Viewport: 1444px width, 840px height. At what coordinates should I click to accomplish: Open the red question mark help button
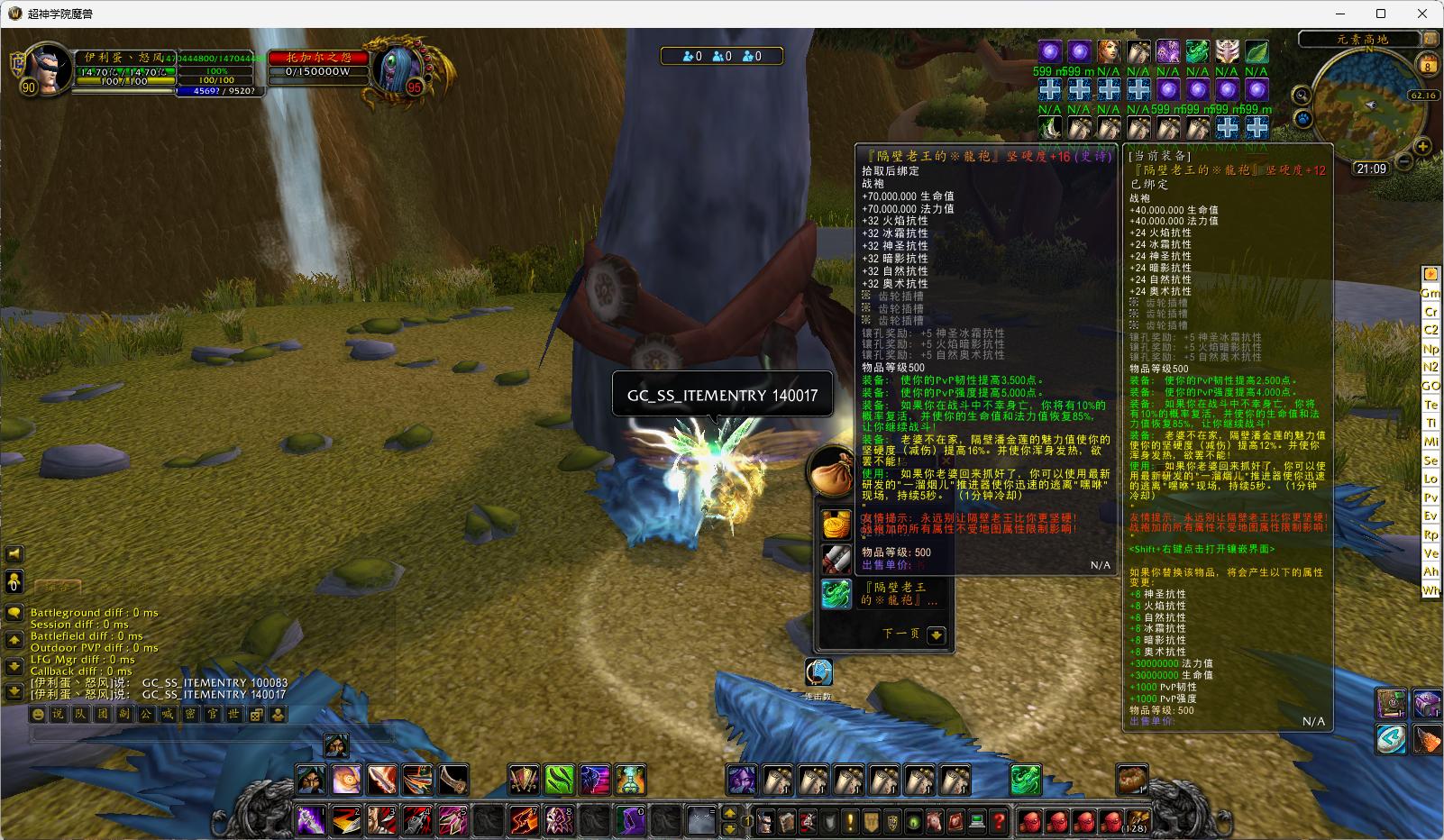pos(999,822)
